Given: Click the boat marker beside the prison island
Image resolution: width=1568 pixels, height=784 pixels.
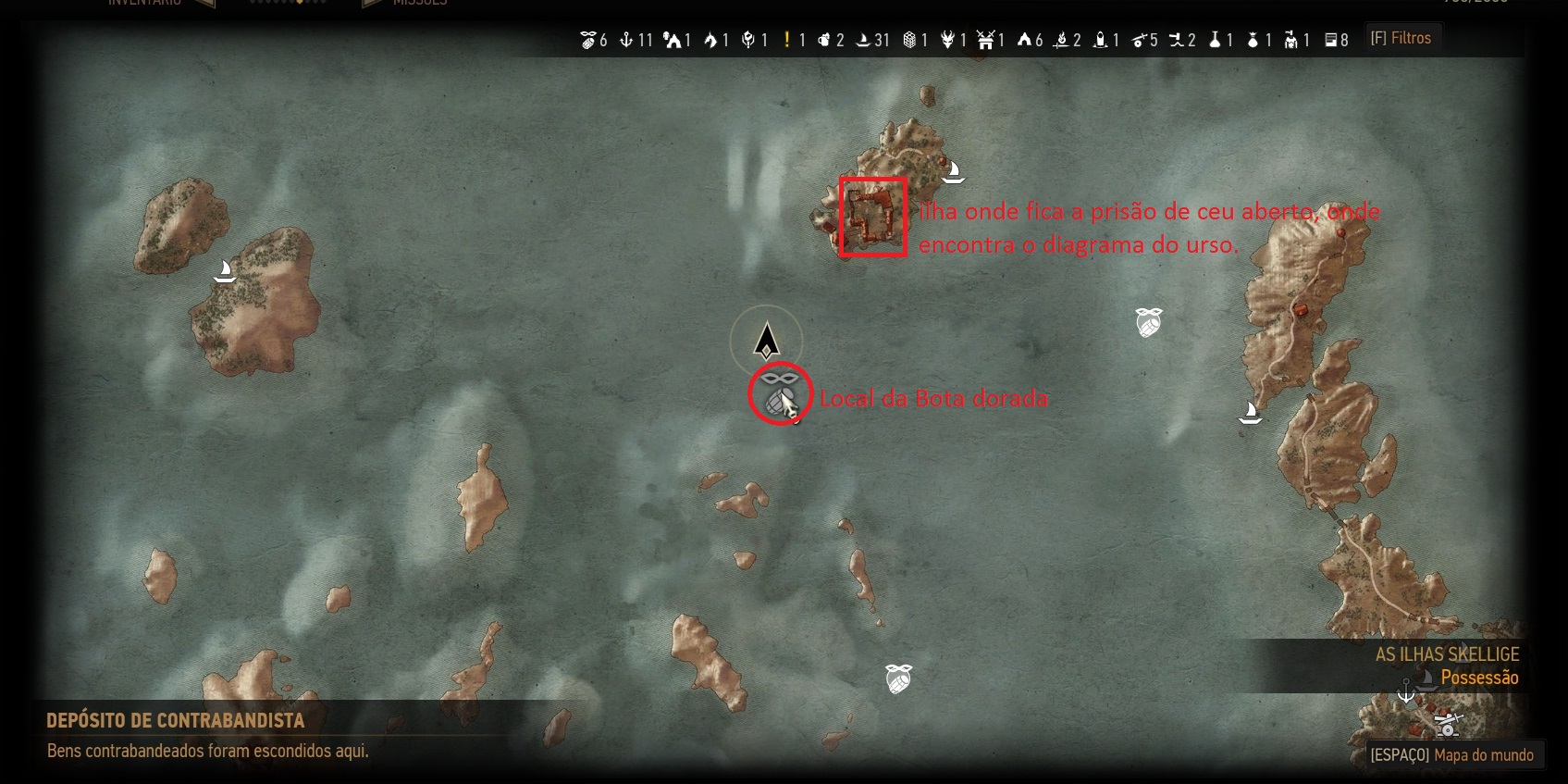Looking at the screenshot, I should [953, 171].
